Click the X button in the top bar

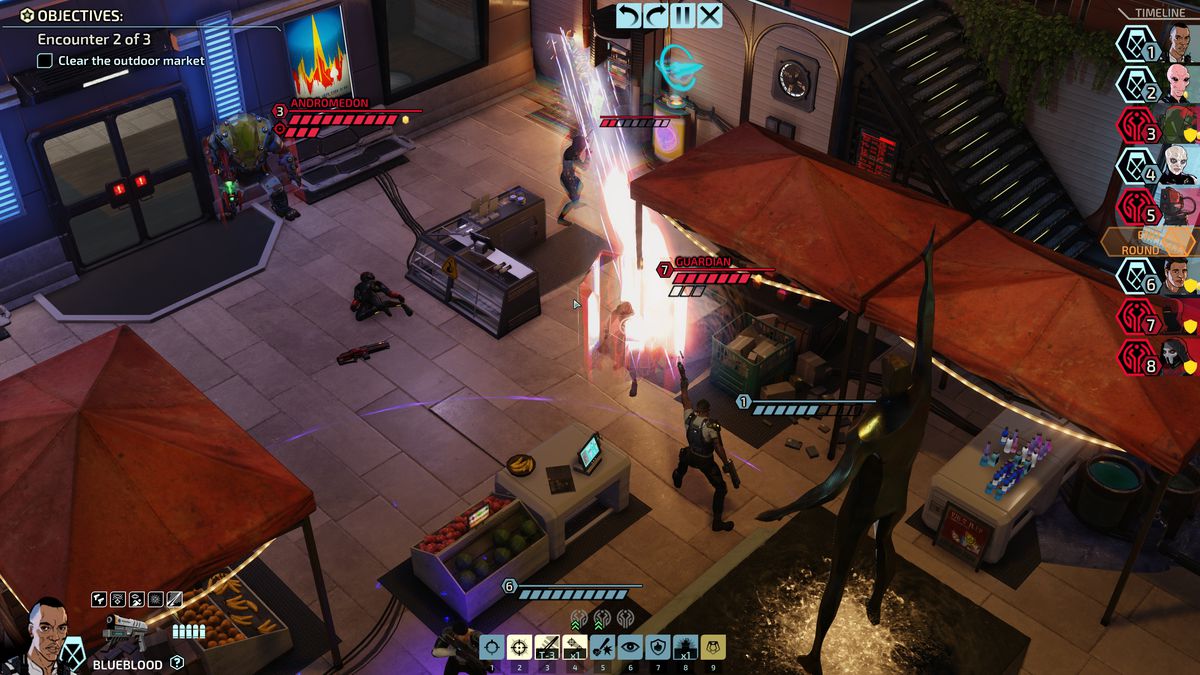[x=710, y=15]
